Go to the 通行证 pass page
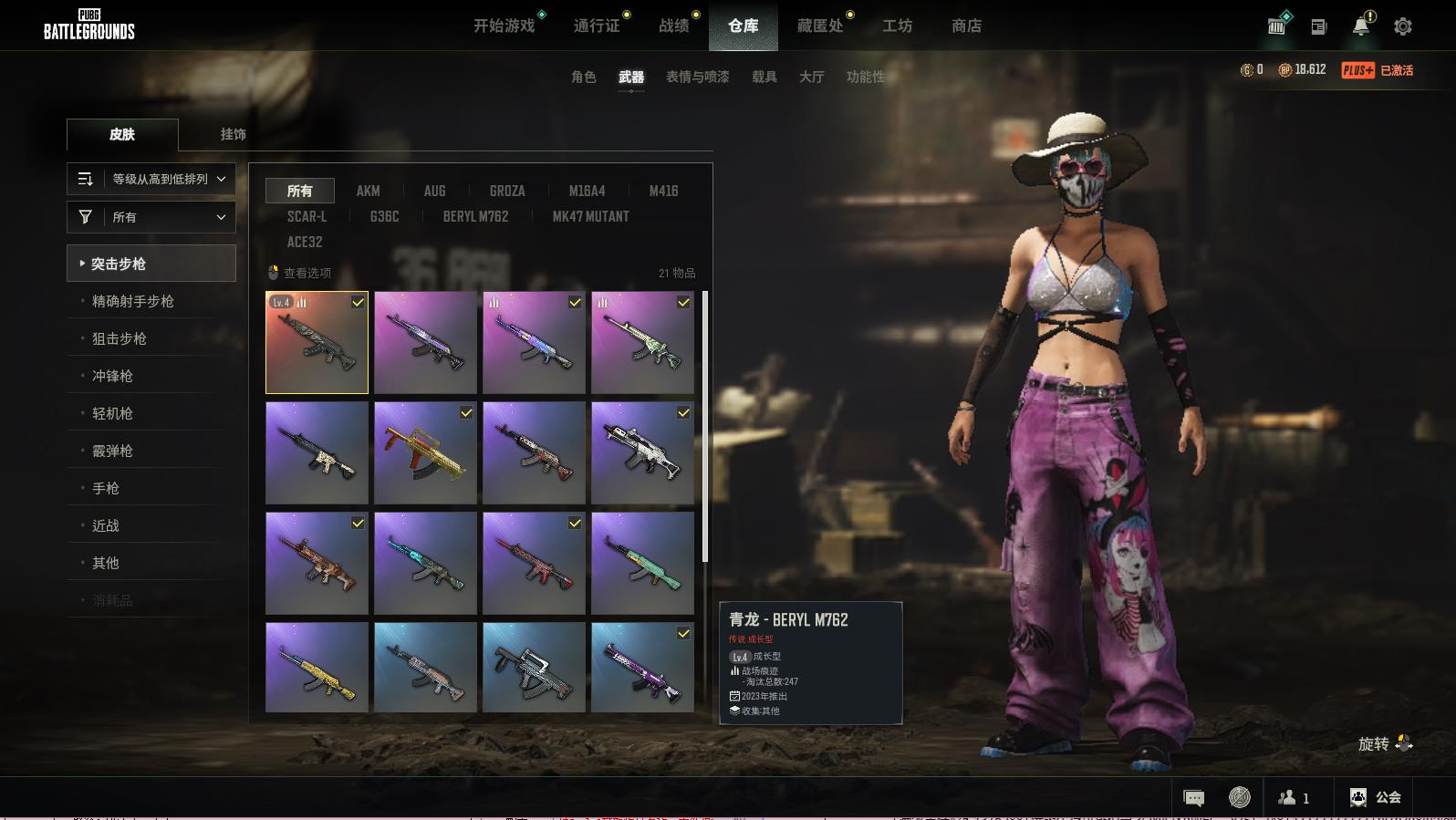This screenshot has width=1456, height=820. [597, 26]
